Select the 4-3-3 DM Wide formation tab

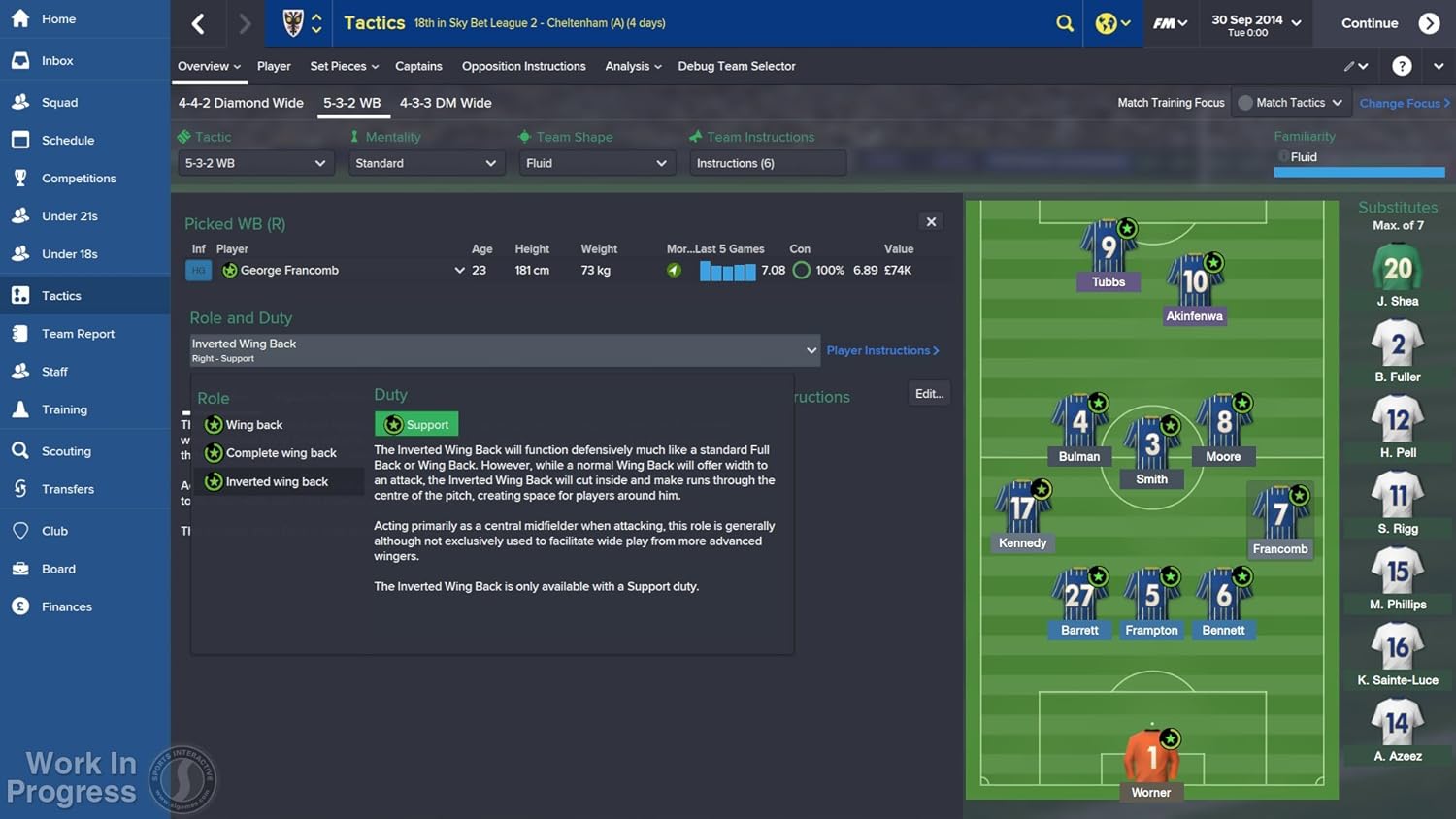coord(446,103)
